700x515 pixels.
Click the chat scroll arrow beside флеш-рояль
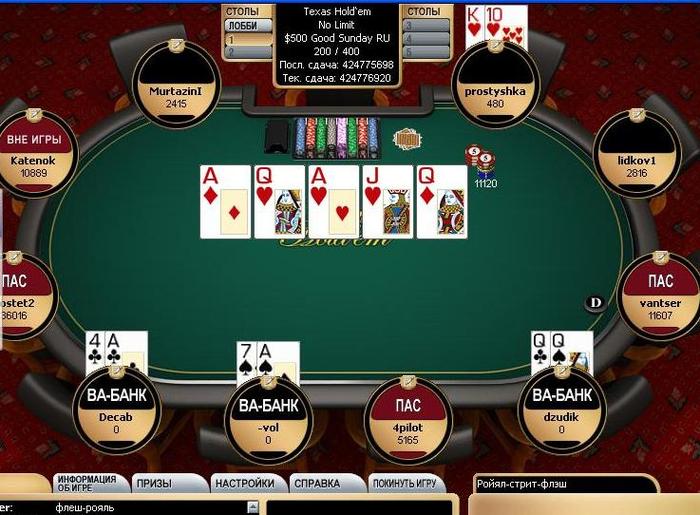coord(252,508)
